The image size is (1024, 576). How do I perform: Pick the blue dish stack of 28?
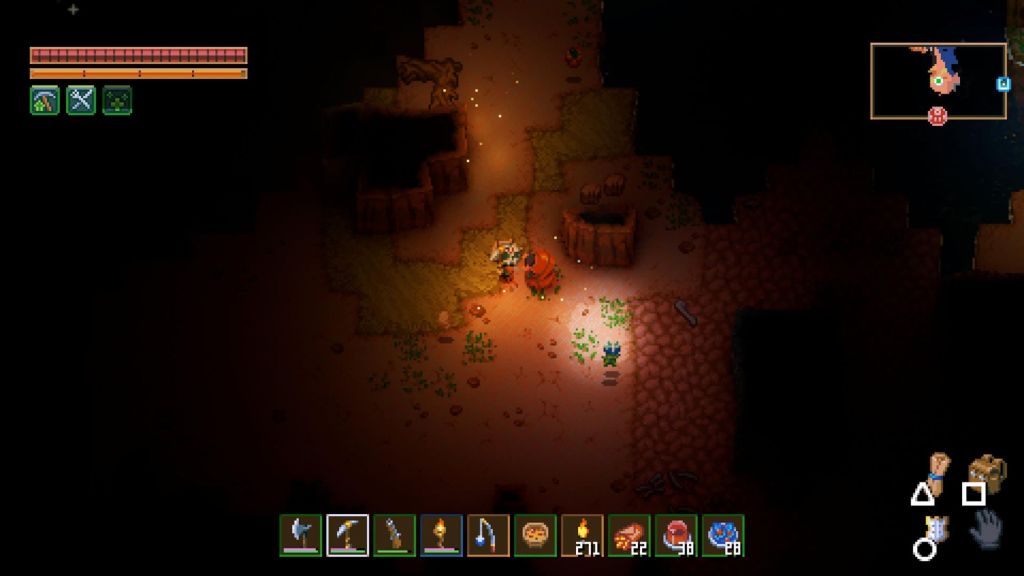coord(723,535)
